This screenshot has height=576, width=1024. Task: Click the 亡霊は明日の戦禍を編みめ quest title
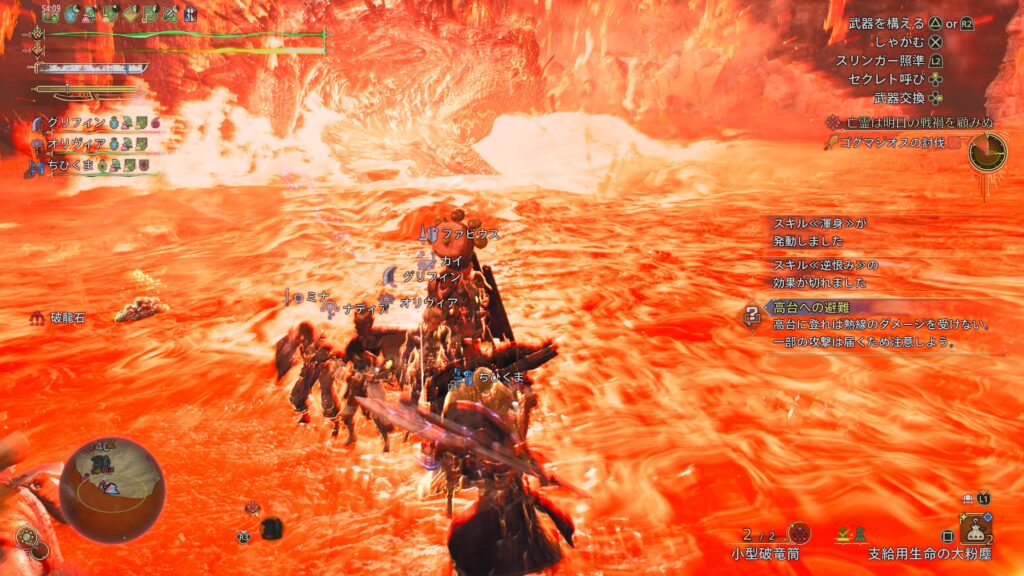[x=908, y=122]
